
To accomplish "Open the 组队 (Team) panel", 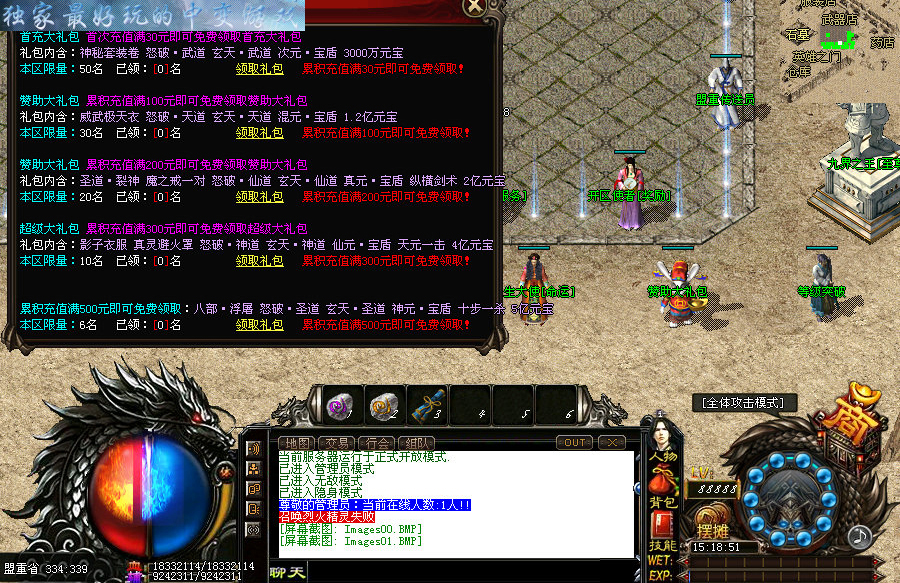I will pyautogui.click(x=418, y=443).
